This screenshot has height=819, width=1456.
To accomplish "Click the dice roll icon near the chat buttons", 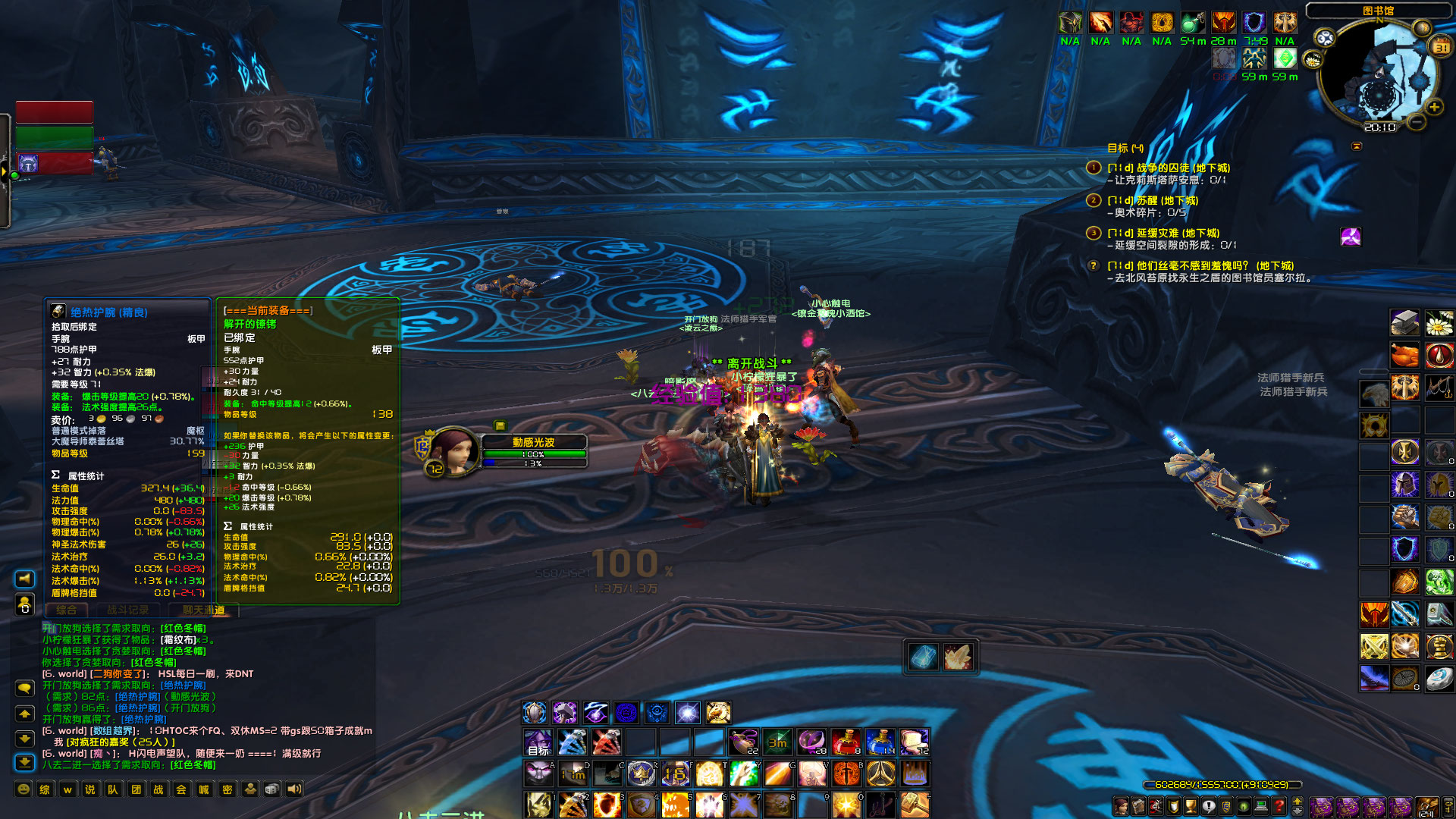I will point(271,789).
